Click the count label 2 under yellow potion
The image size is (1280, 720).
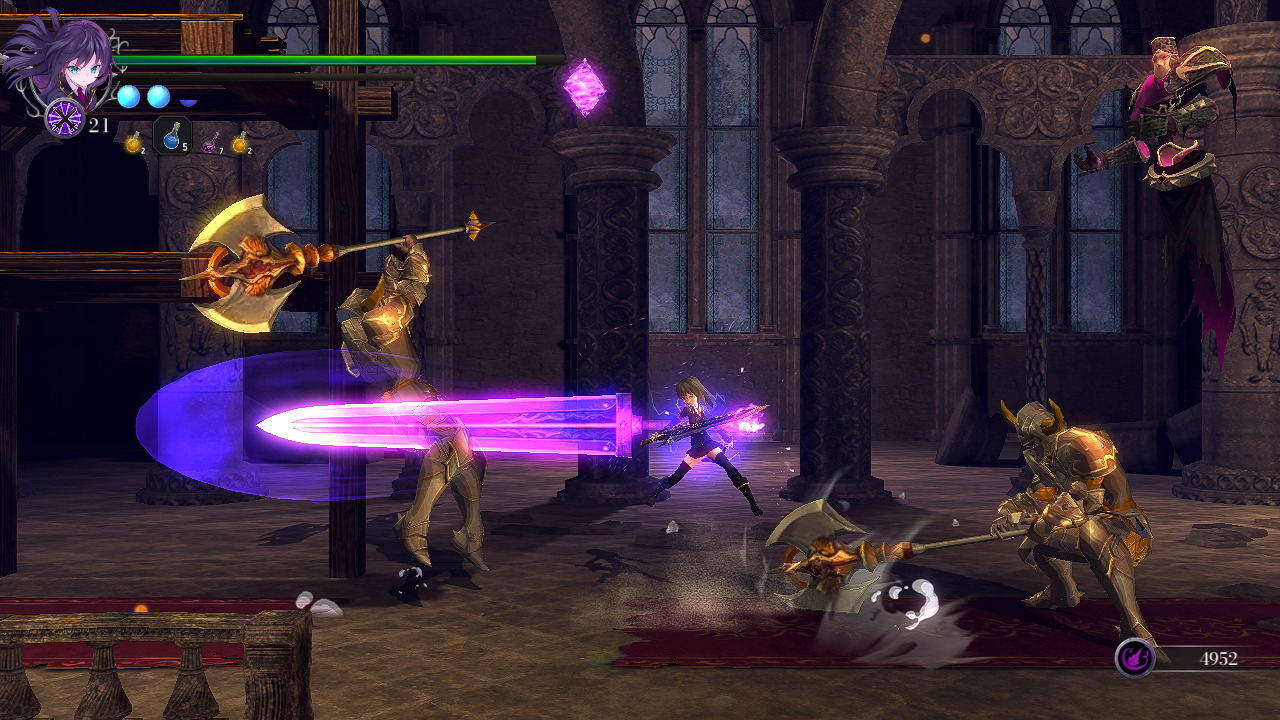pyautogui.click(x=143, y=150)
